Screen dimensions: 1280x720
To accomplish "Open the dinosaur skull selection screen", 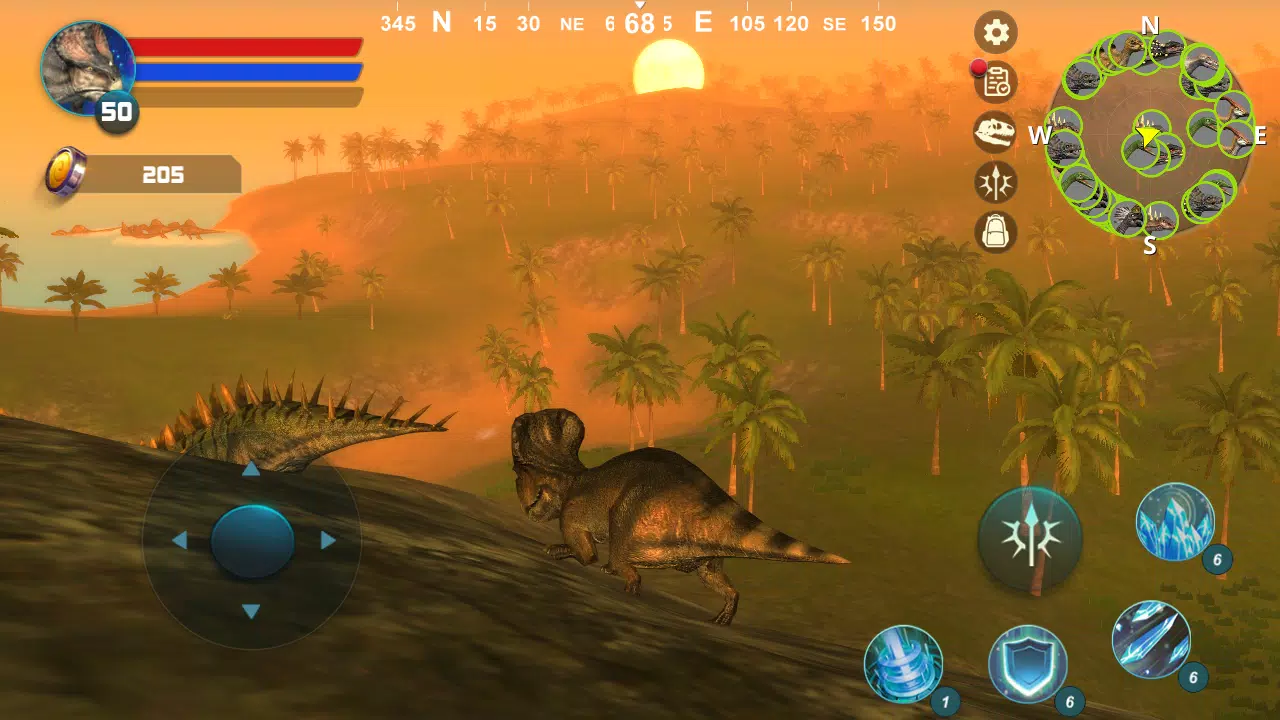I will tap(995, 133).
